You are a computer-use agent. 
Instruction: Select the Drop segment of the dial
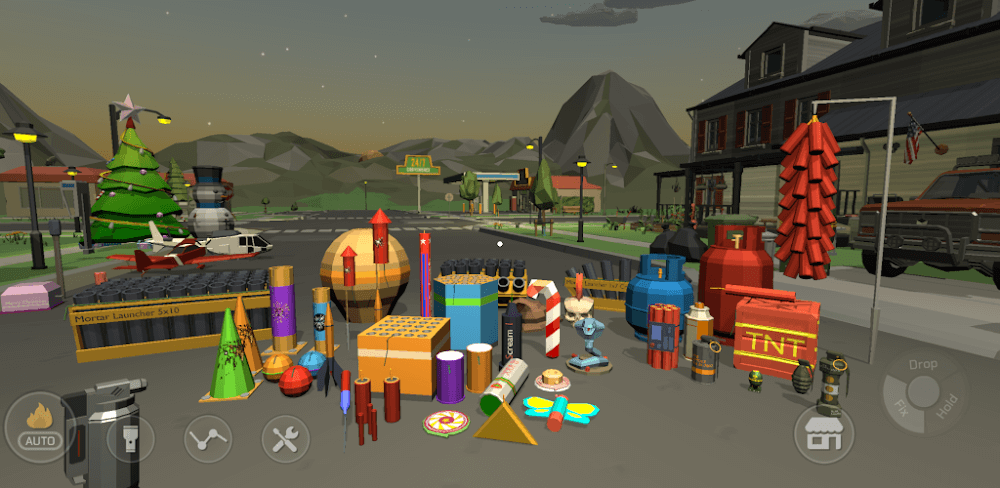point(923,366)
